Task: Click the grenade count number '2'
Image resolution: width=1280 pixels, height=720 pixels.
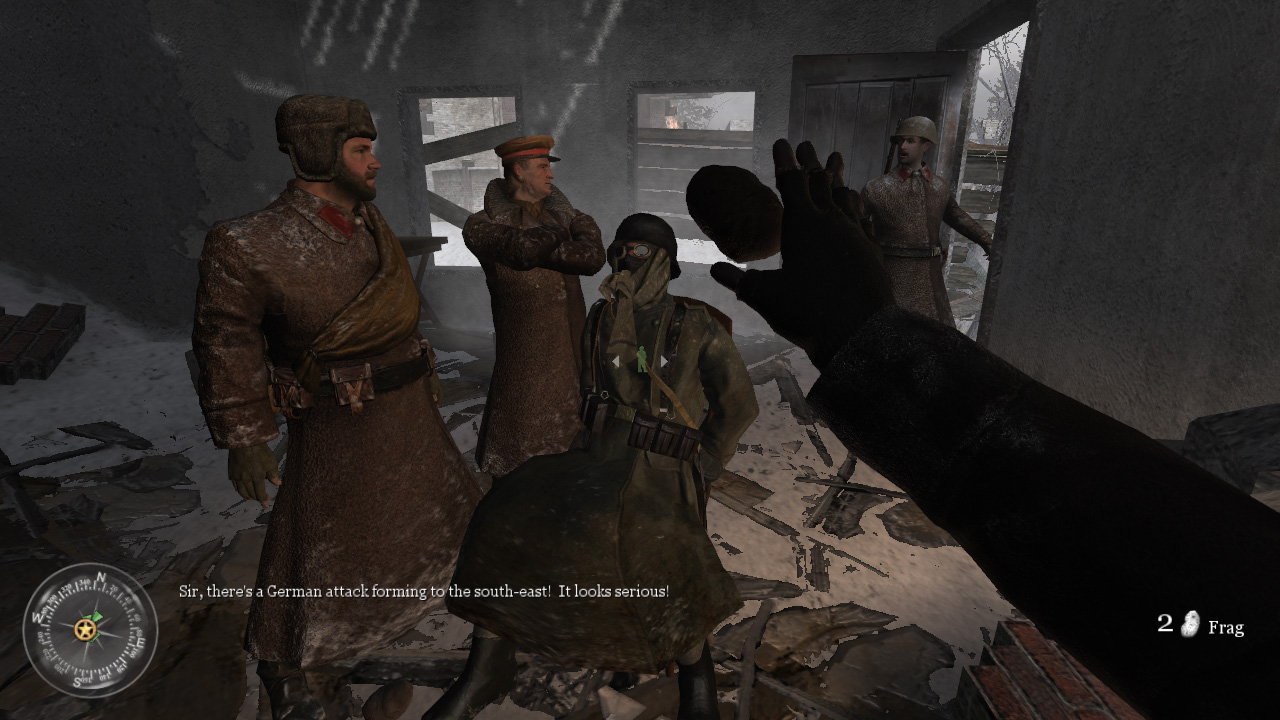Action: (x=1163, y=622)
